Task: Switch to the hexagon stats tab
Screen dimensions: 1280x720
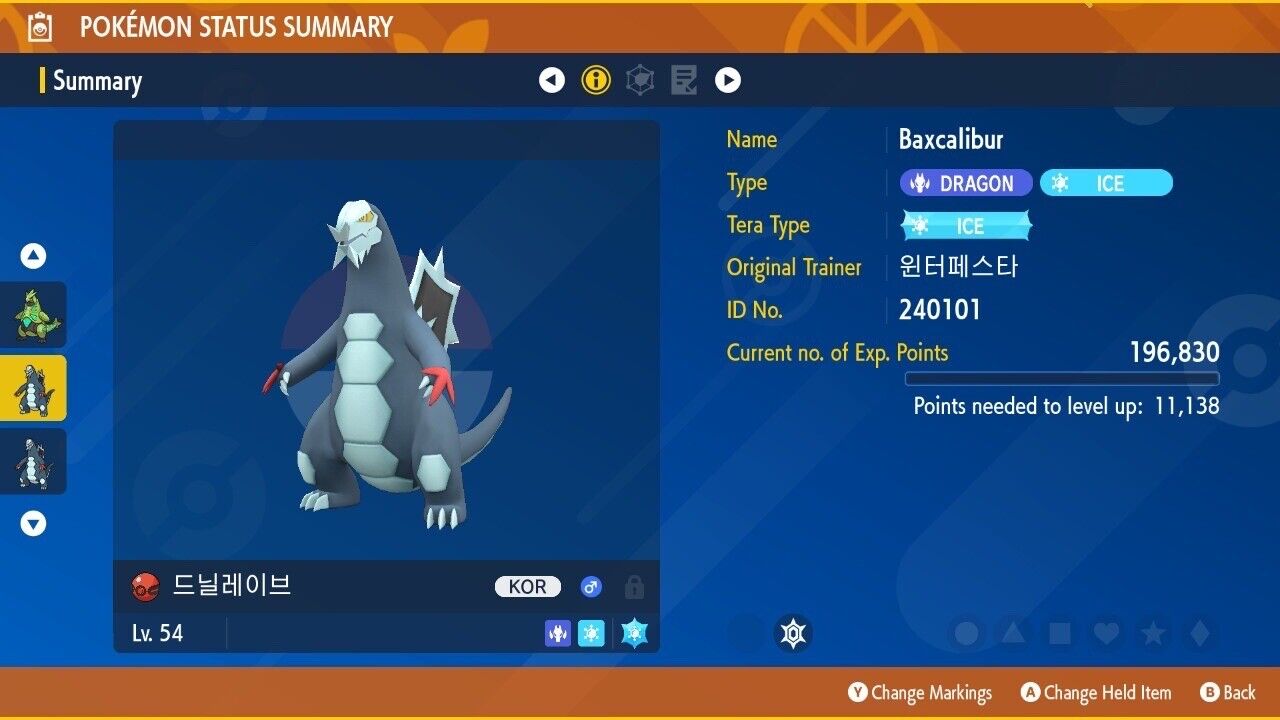Action: [640, 80]
